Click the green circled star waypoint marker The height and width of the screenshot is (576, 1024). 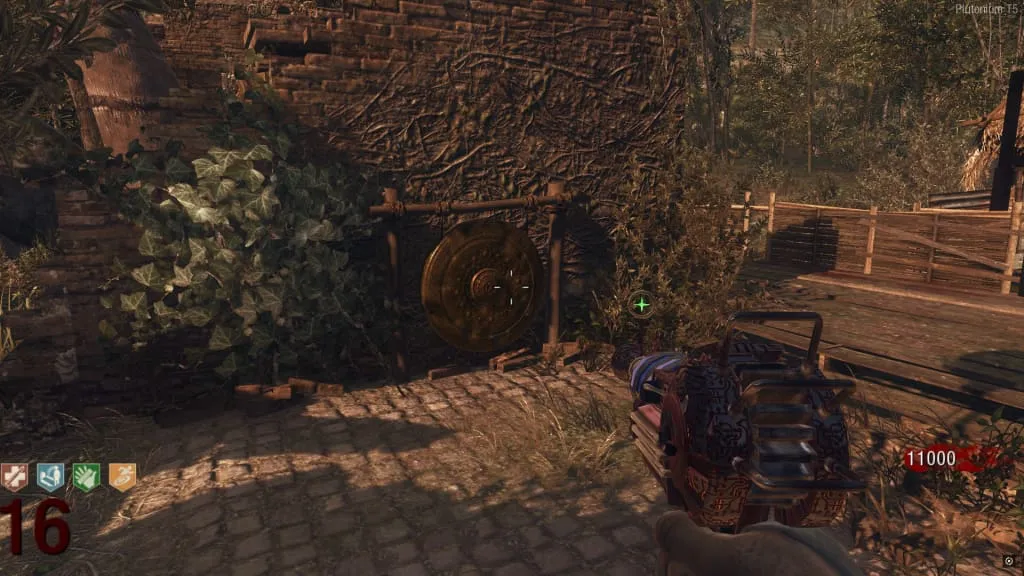click(x=641, y=303)
